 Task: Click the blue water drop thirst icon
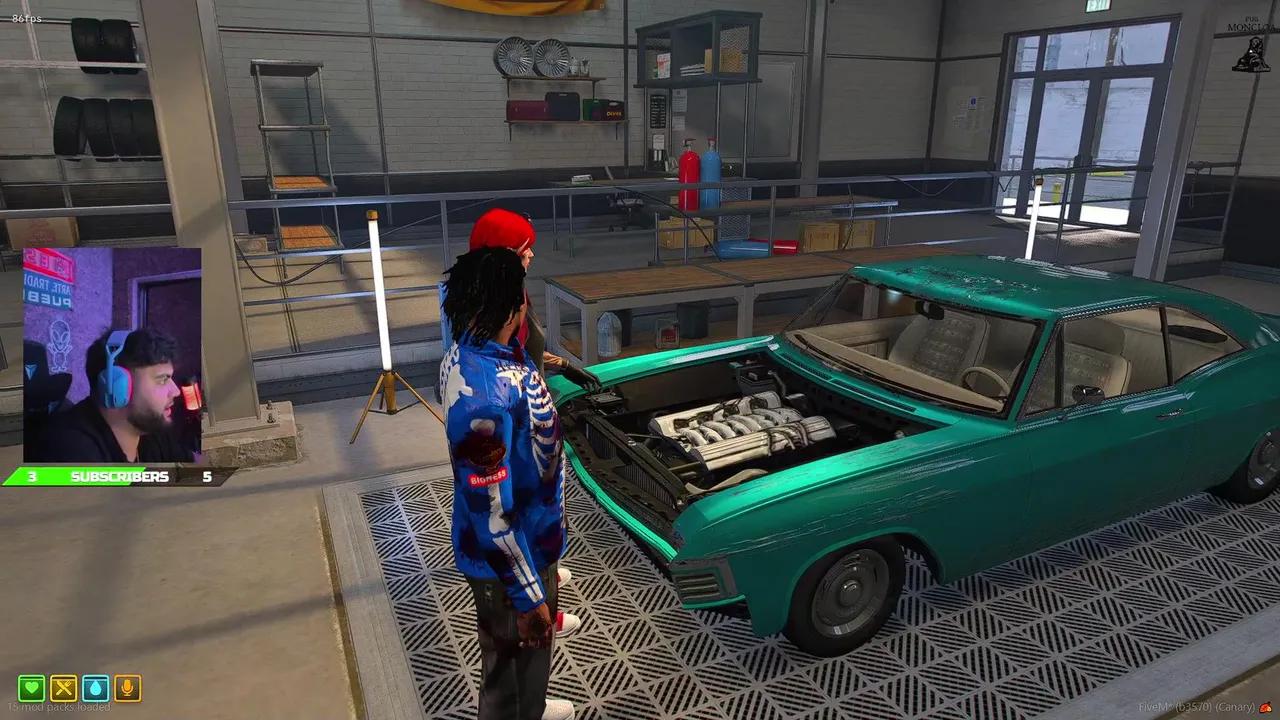(x=96, y=688)
